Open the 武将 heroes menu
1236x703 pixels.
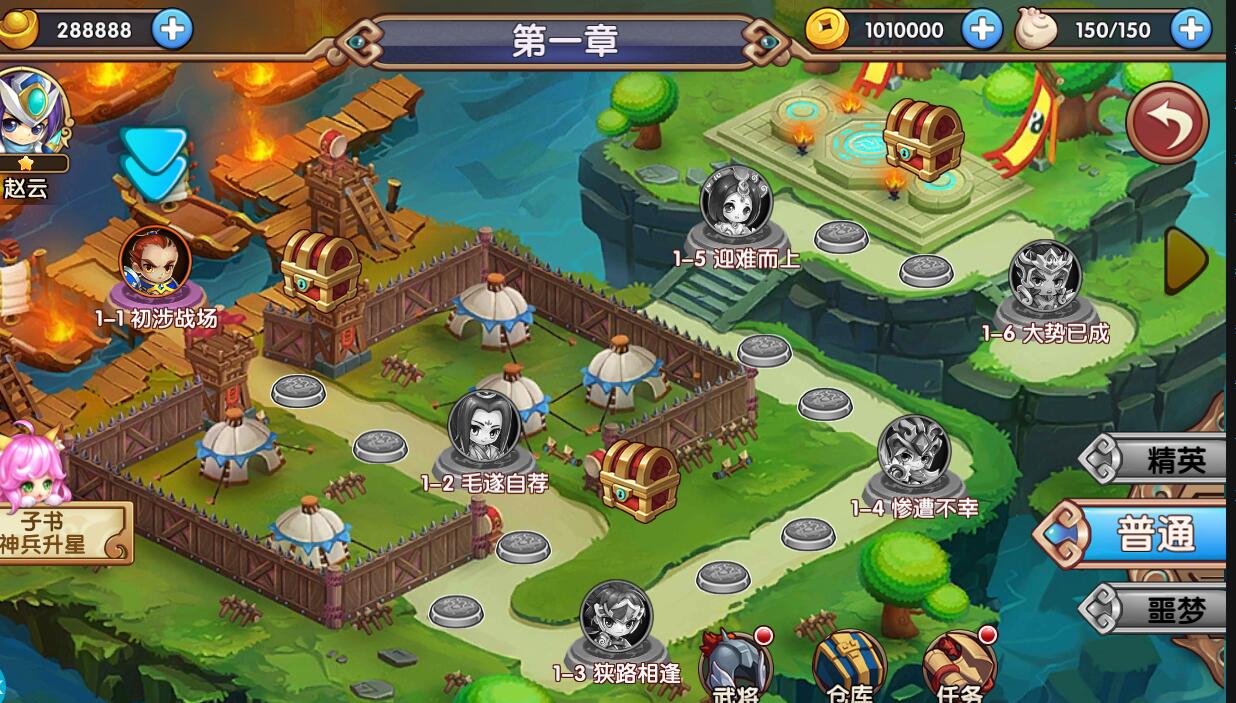coord(735,667)
